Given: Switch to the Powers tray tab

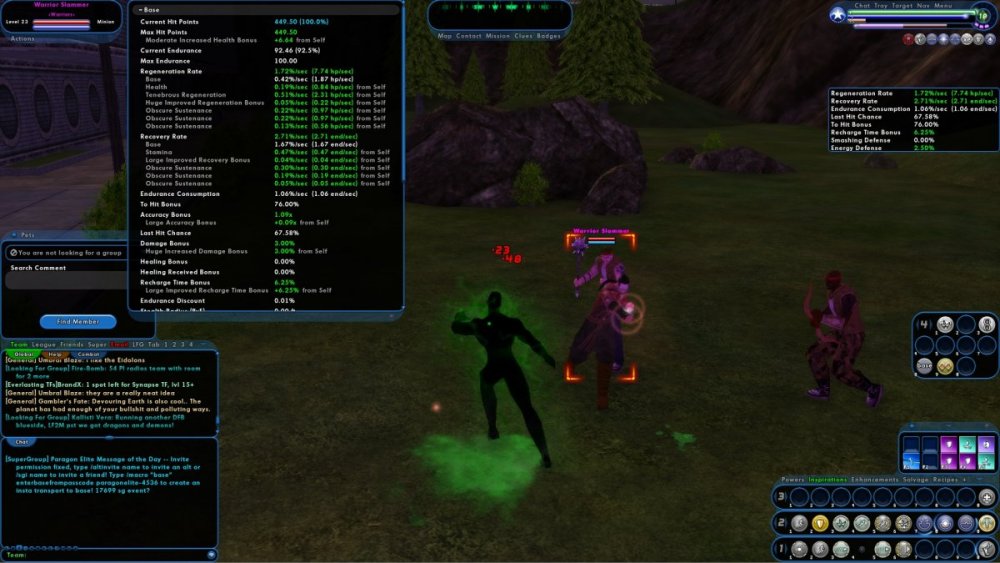Looking at the screenshot, I should 792,479.
